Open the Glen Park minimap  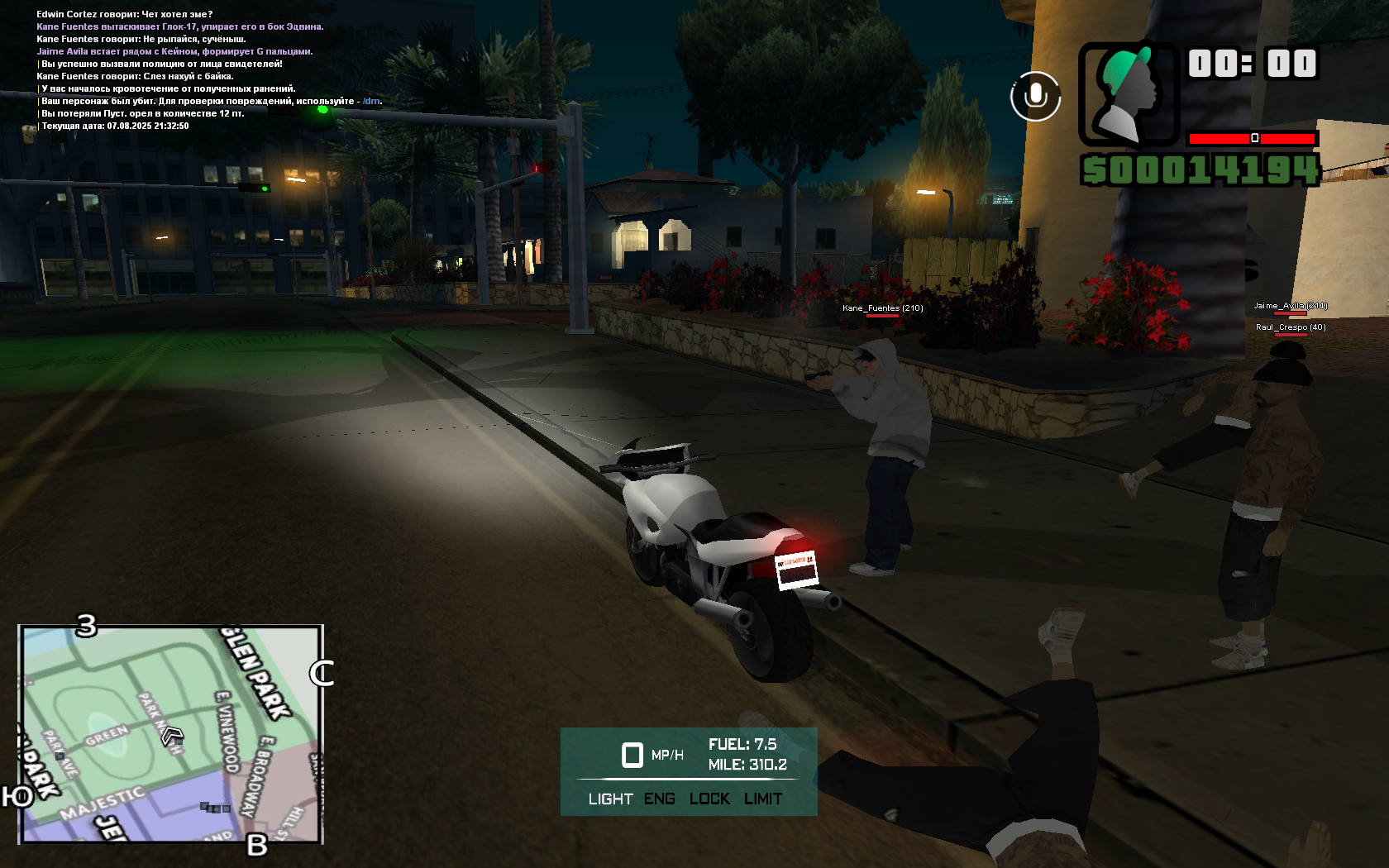tap(170, 734)
